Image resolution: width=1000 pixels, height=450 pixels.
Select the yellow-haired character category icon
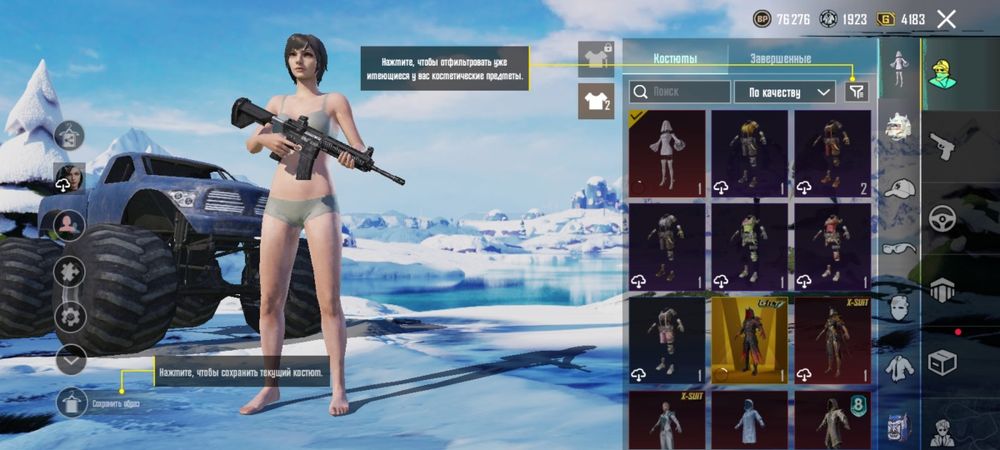942,73
